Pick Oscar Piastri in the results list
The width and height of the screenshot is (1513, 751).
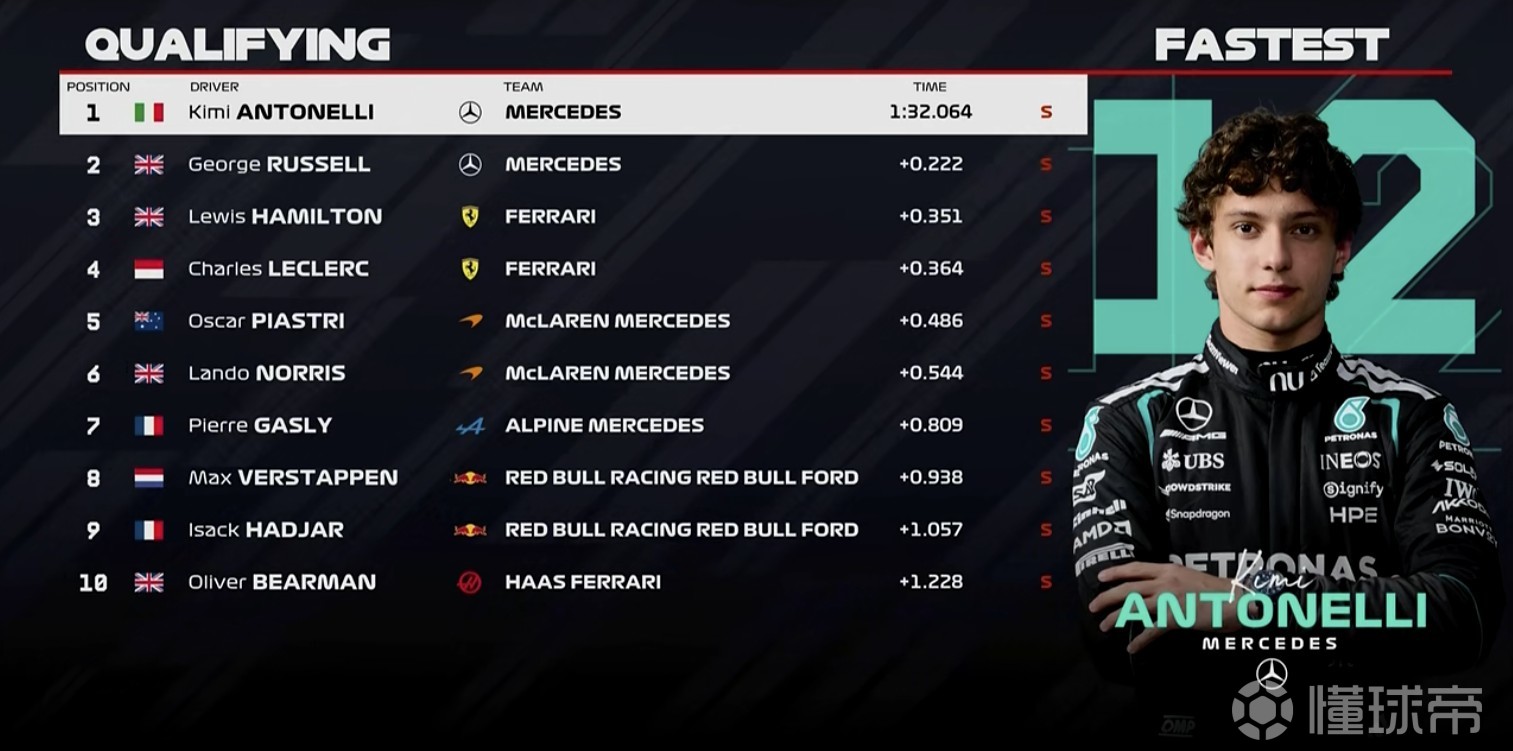(572, 321)
